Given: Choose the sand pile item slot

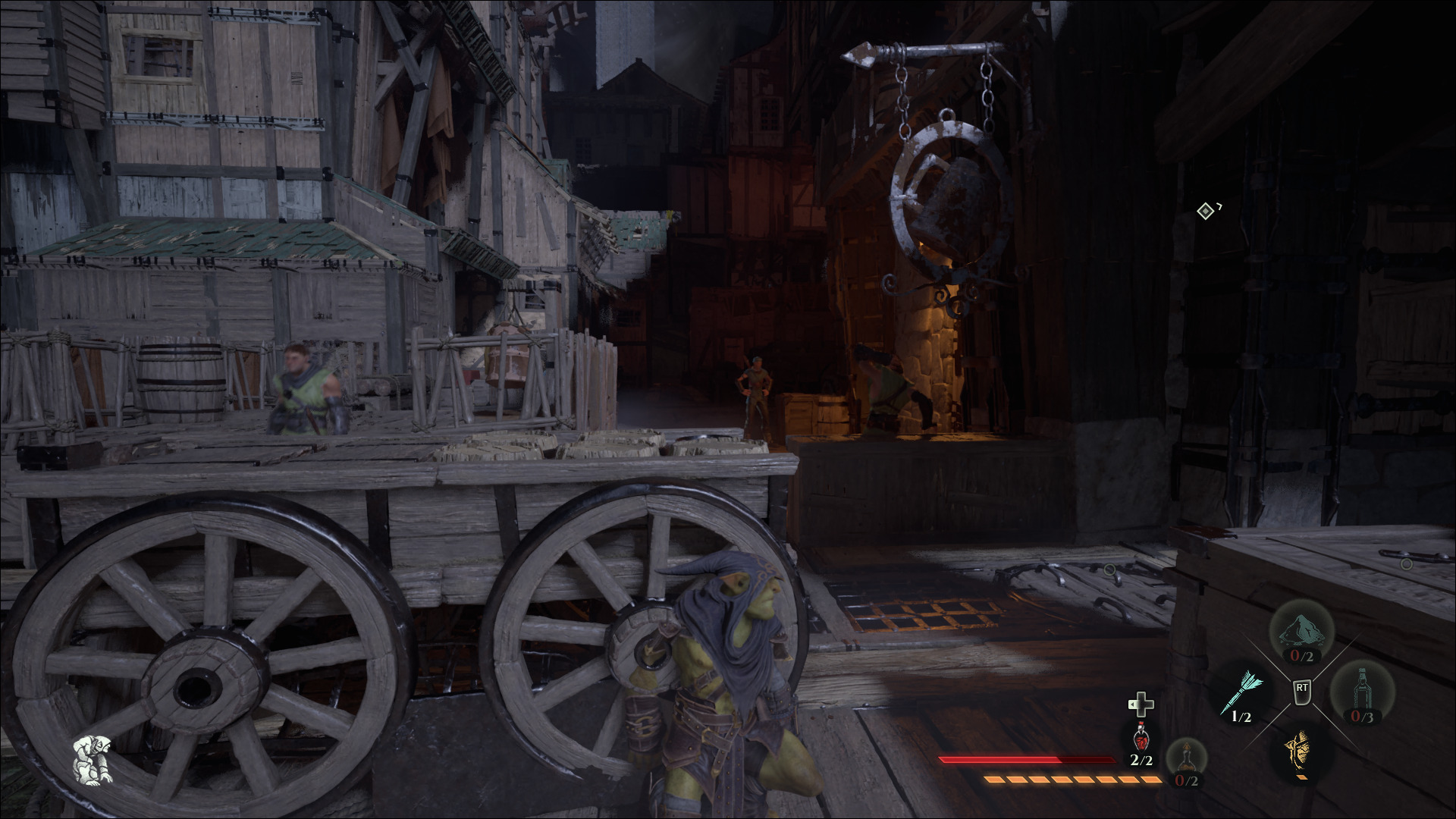Looking at the screenshot, I should click(1302, 632).
